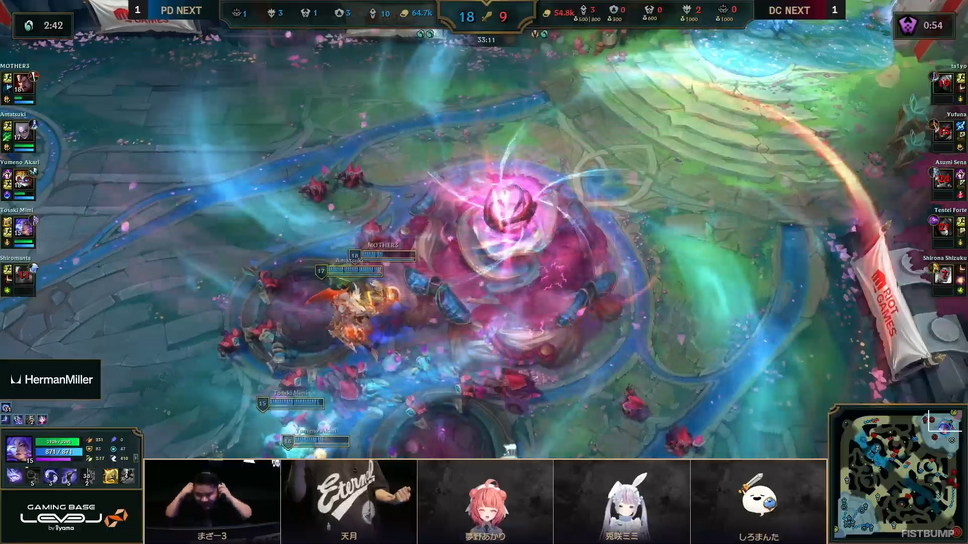This screenshot has height=544, width=968.
Task: Click the 天月 player webcam
Action: click(x=348, y=500)
